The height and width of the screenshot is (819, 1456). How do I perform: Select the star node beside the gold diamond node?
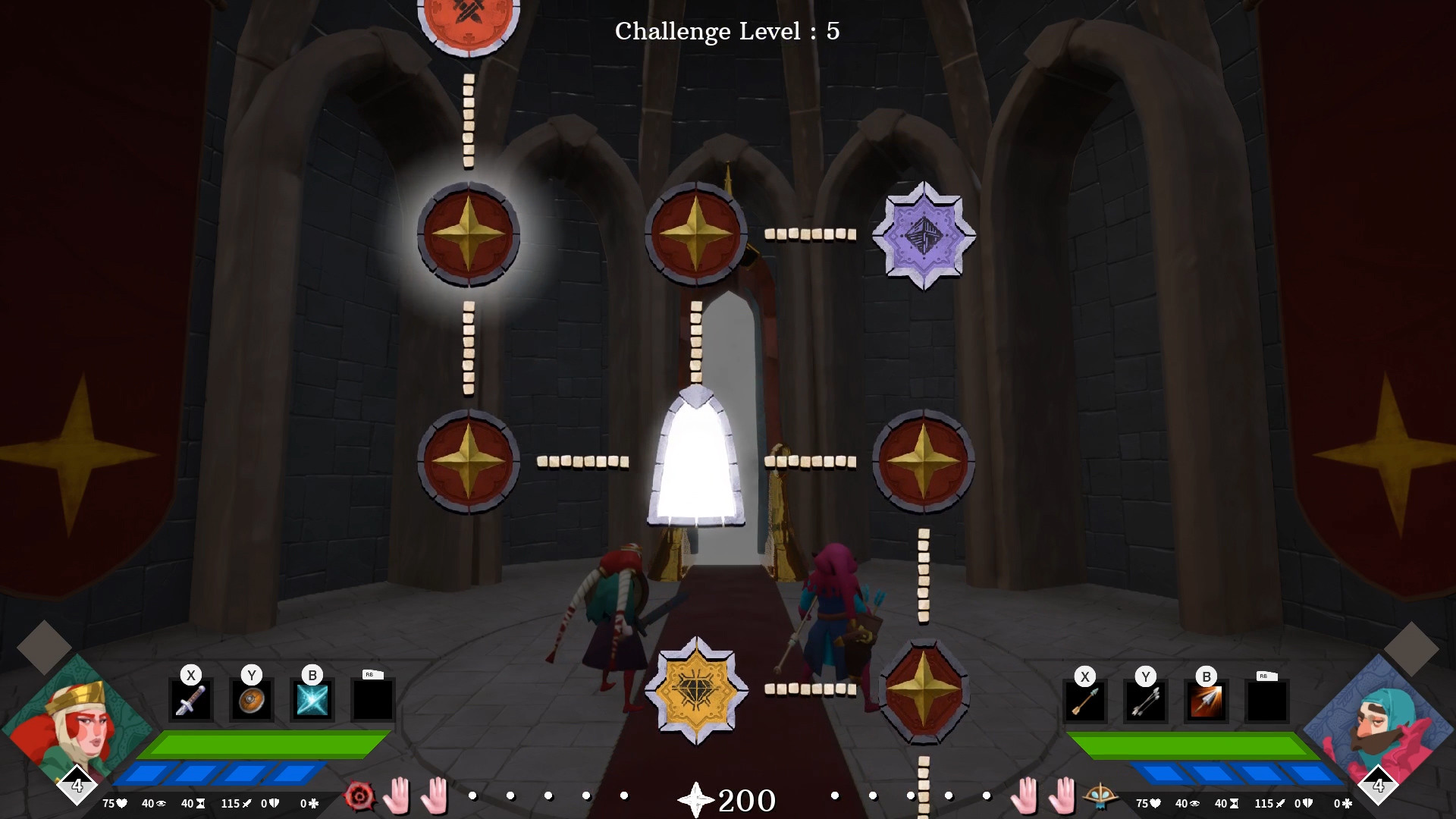[924, 690]
